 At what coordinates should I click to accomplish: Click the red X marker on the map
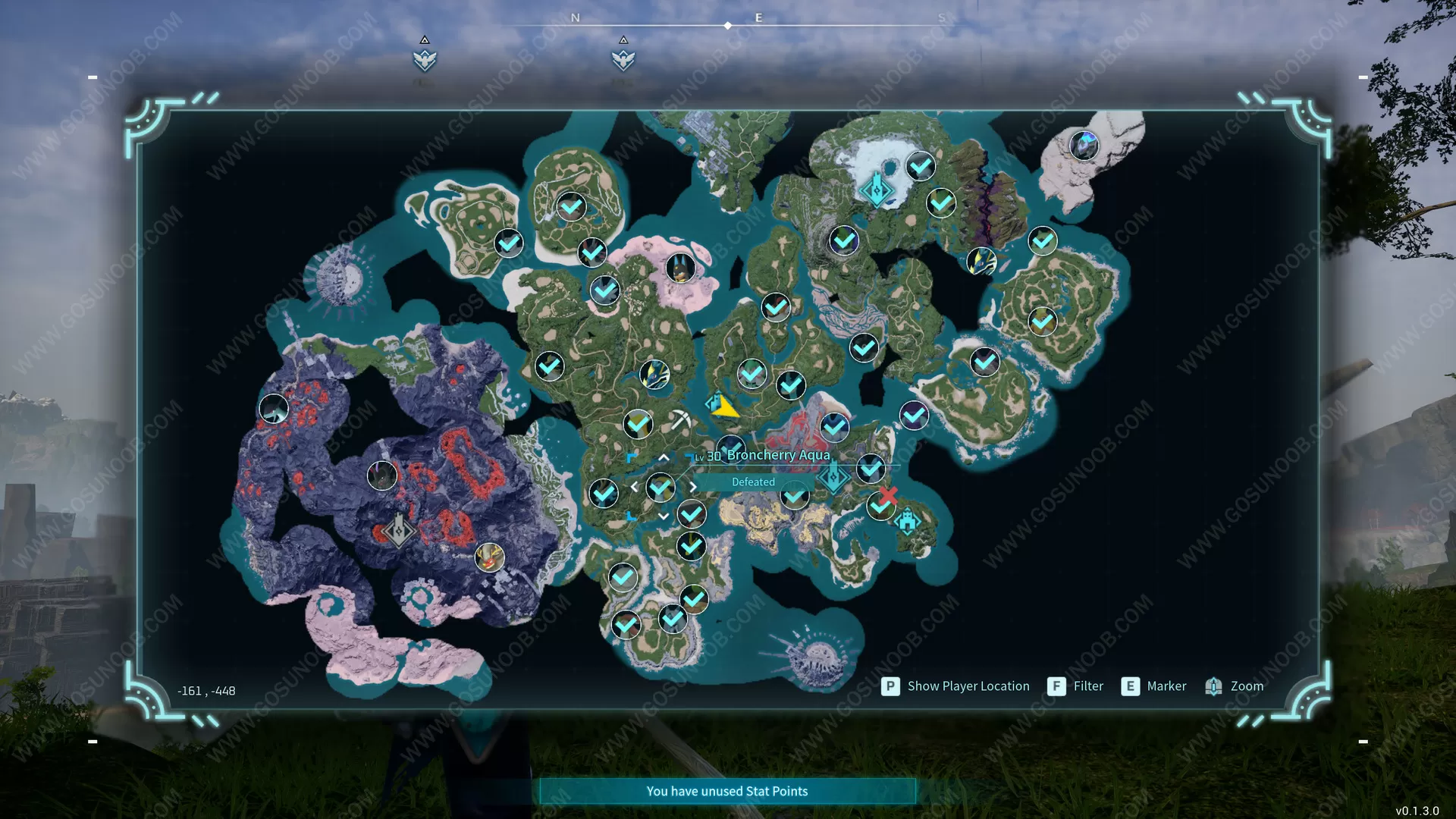click(888, 497)
